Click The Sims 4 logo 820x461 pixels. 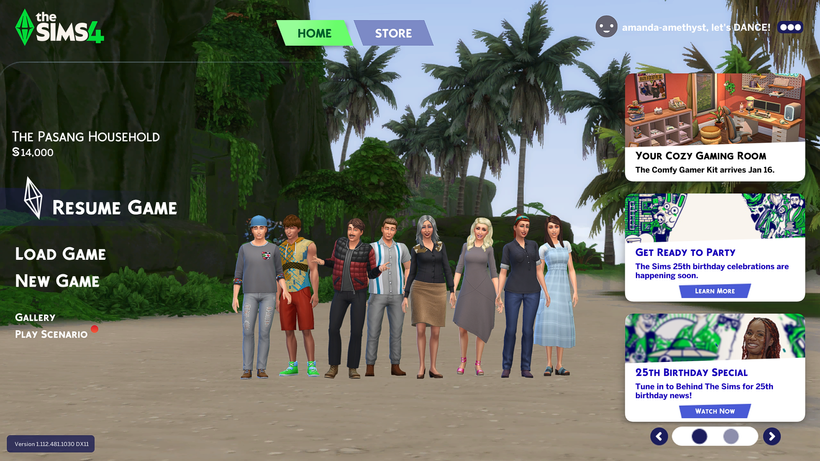(x=60, y=27)
